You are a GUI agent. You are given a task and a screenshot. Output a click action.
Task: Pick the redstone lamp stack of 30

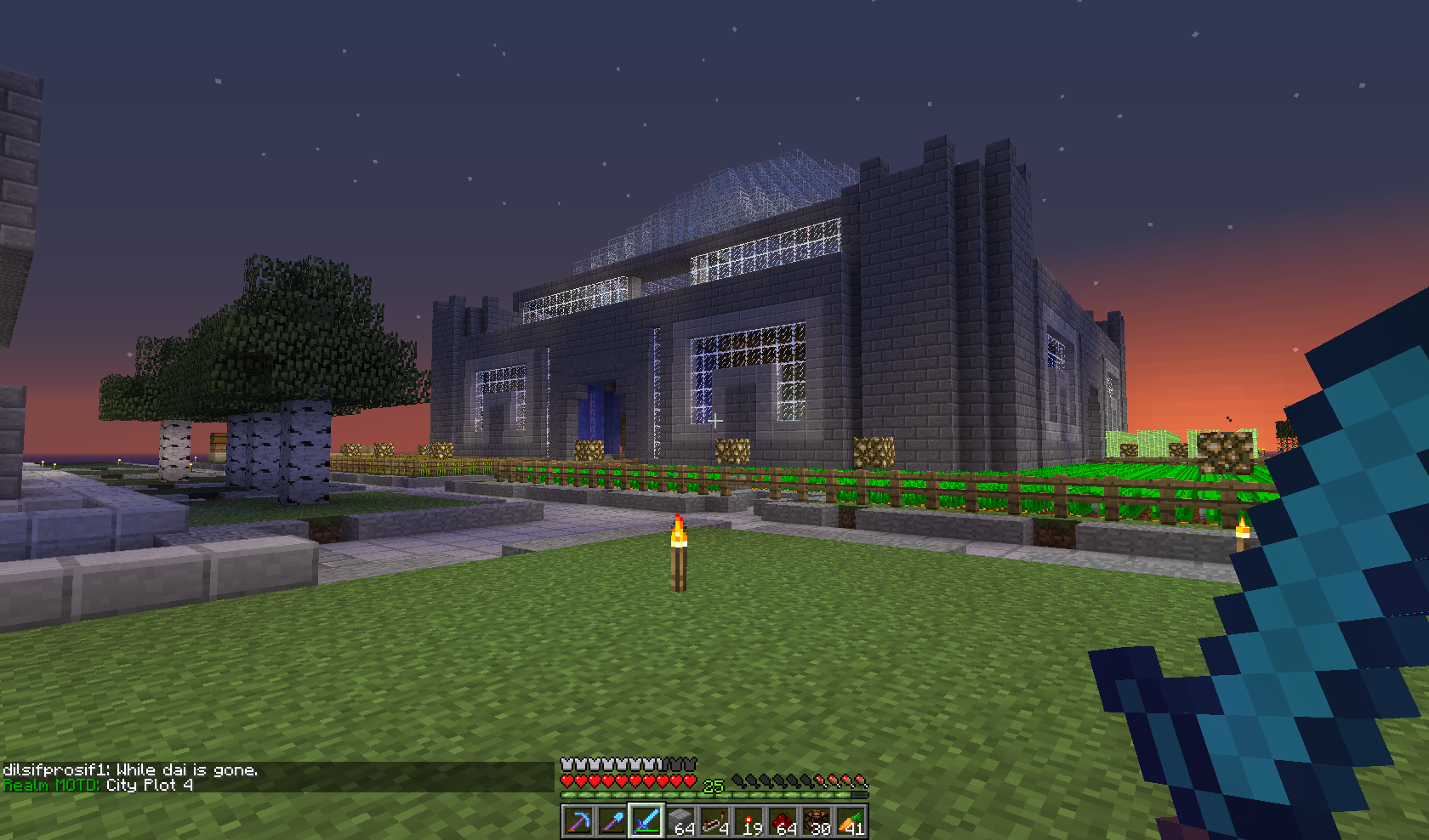click(x=817, y=821)
